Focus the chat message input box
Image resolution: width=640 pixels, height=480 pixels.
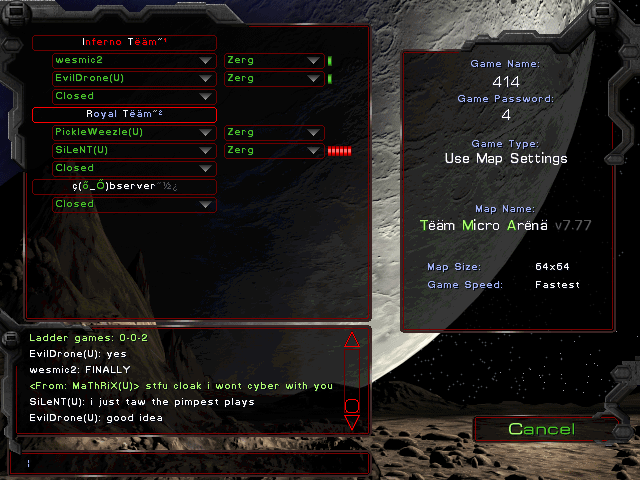190,463
